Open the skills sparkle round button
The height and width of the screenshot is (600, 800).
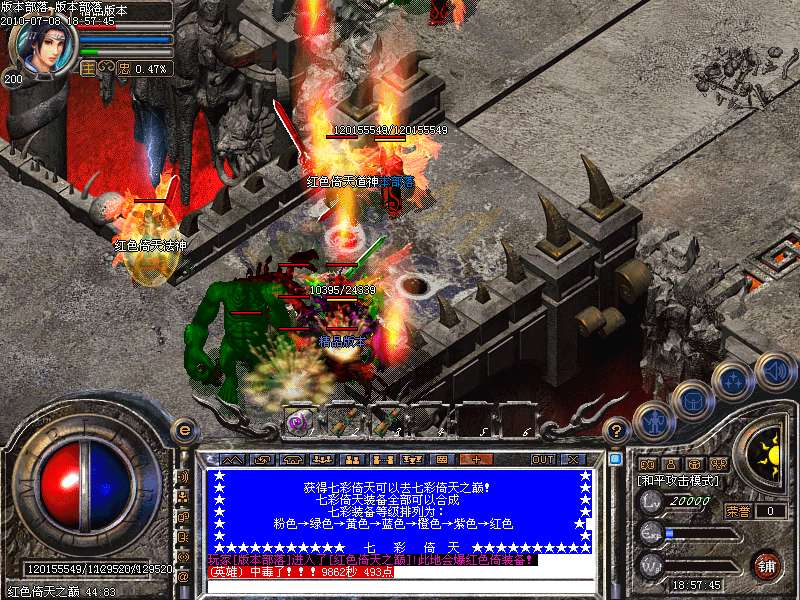coord(734,381)
